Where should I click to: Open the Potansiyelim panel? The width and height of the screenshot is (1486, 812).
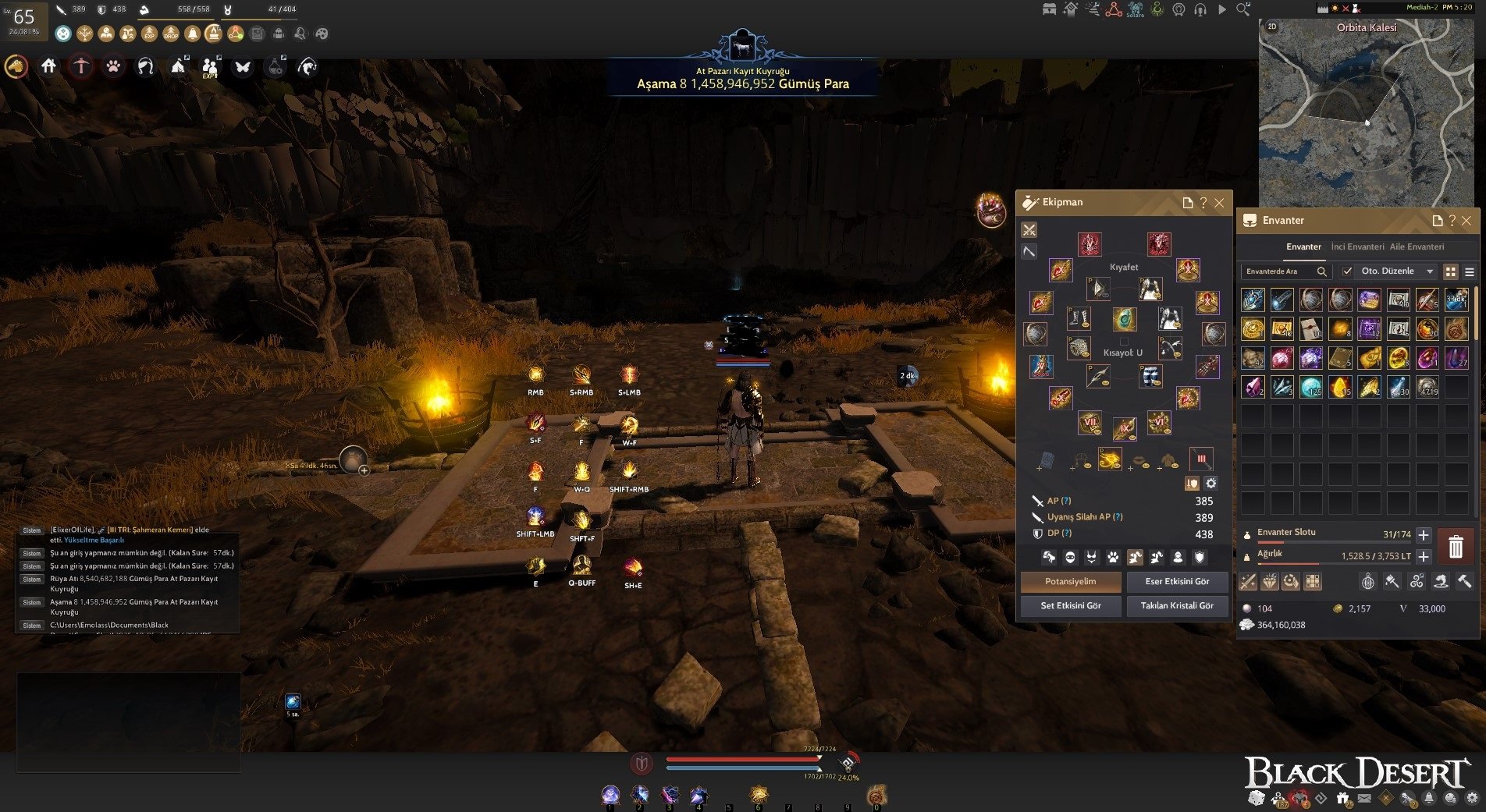[1071, 582]
